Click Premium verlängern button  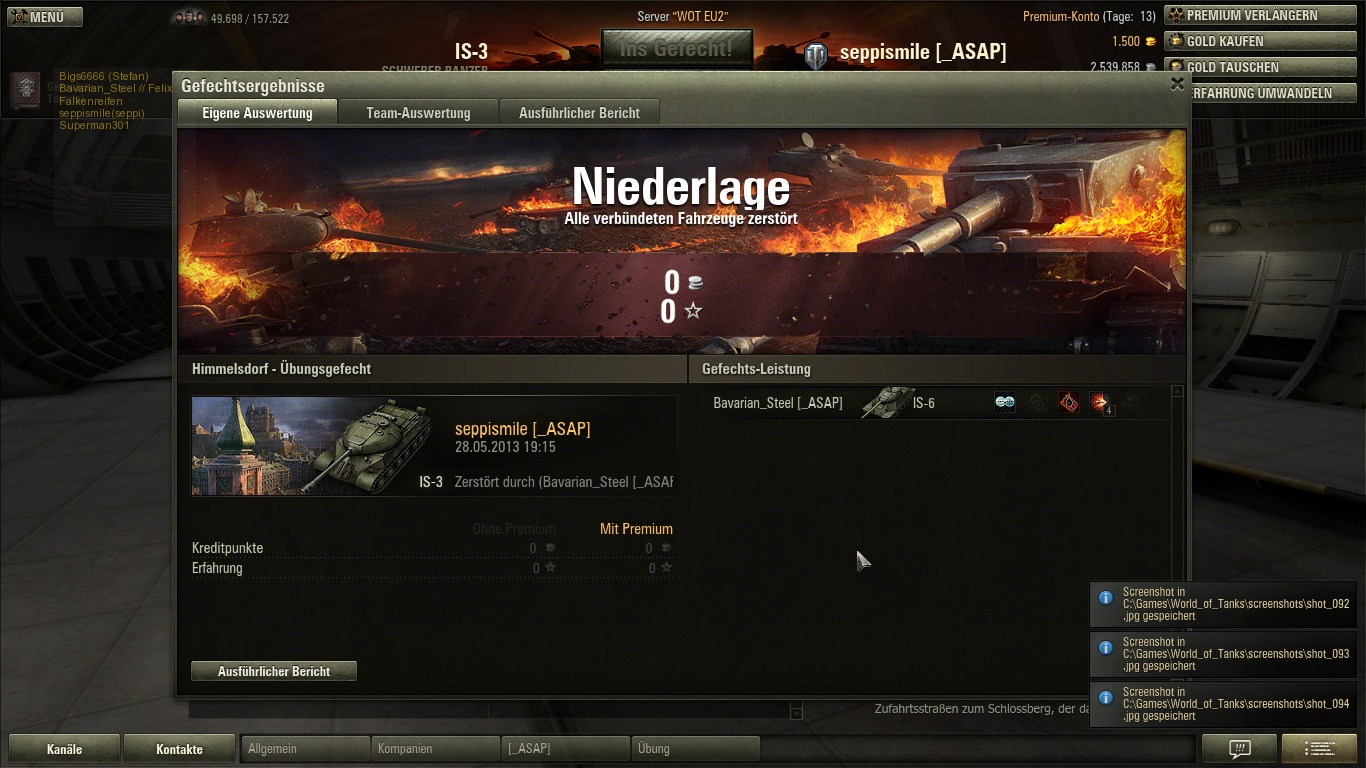click(1260, 15)
